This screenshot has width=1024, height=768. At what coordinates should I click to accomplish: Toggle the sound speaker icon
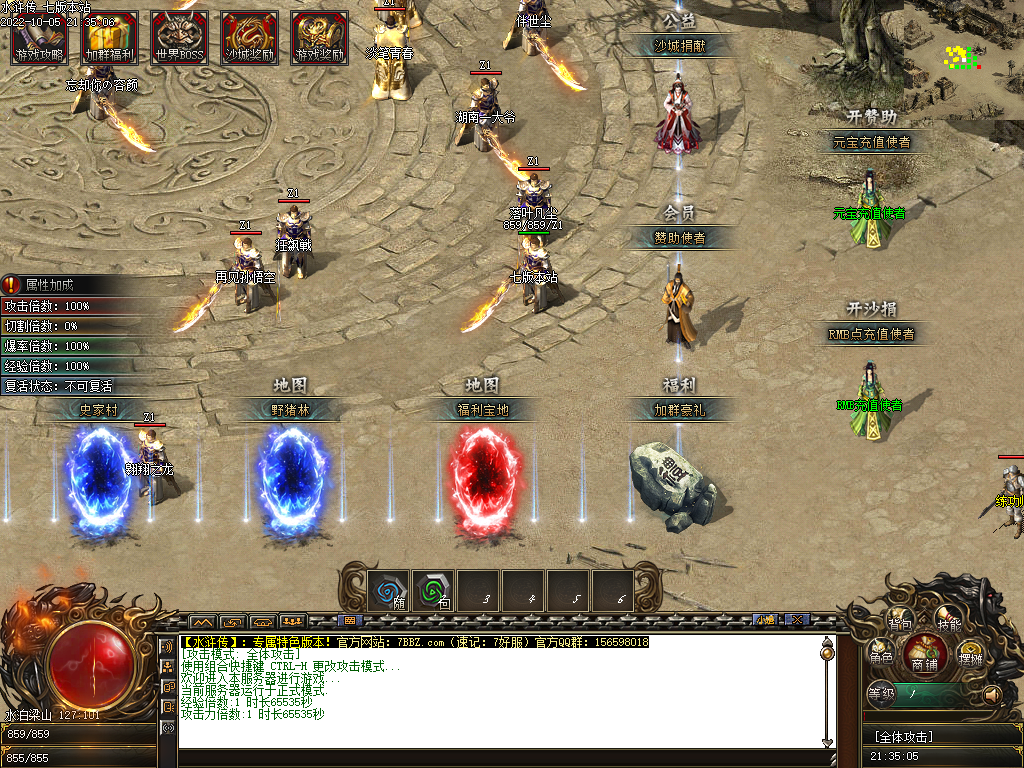992,693
